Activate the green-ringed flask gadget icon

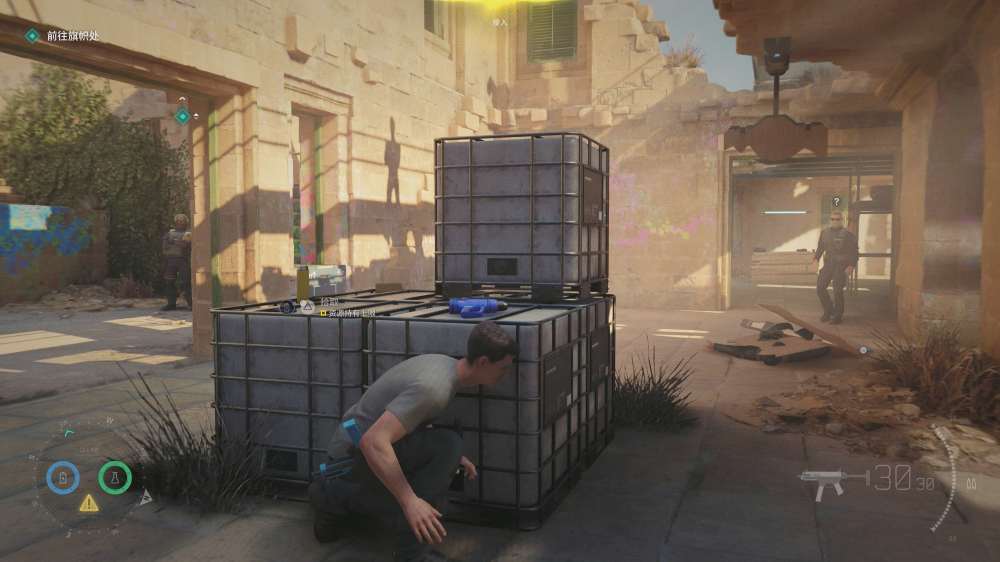[115, 477]
